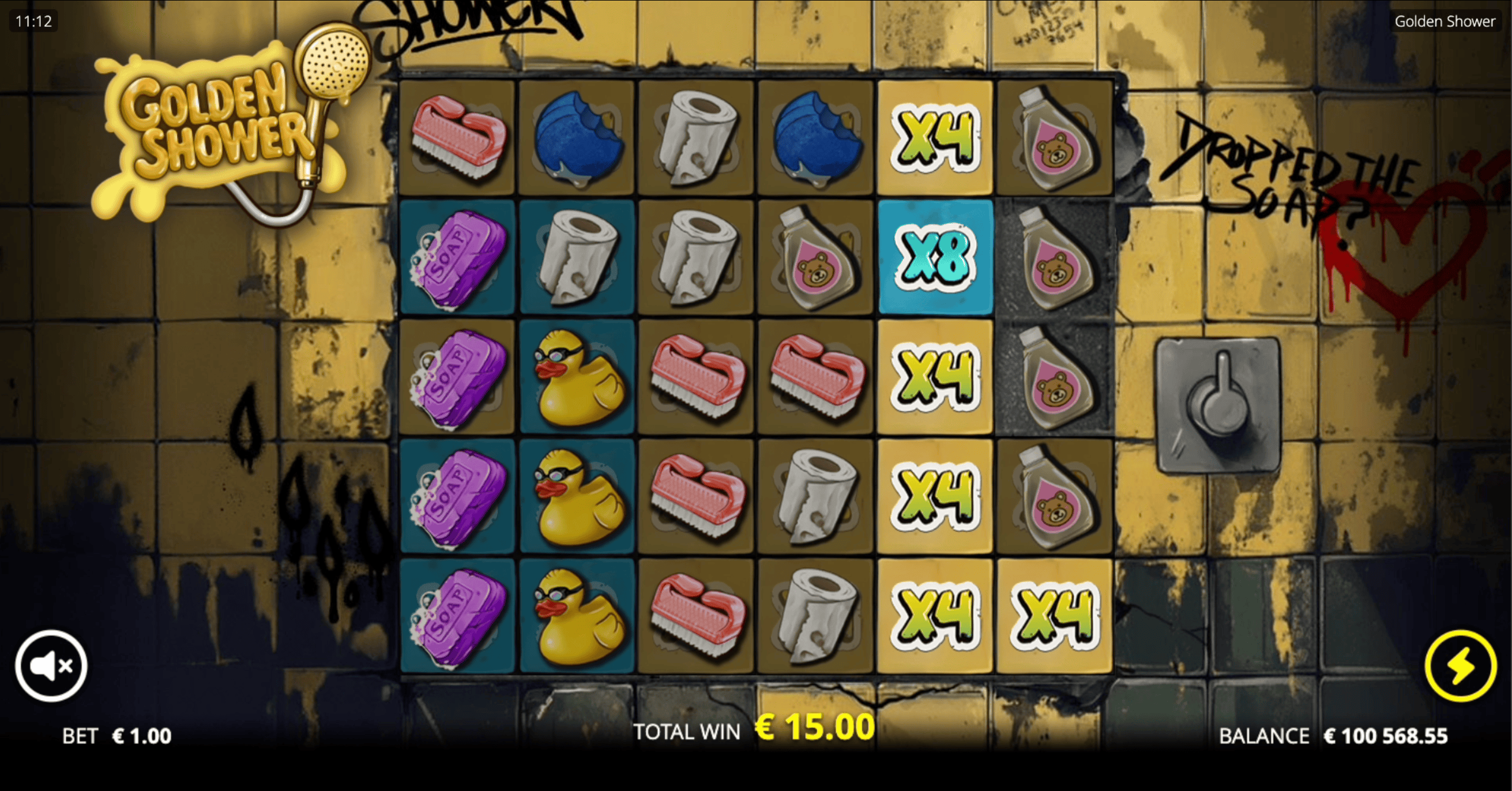Click the blue sponge symbol
This screenshot has height=791, width=1512.
tap(577, 136)
